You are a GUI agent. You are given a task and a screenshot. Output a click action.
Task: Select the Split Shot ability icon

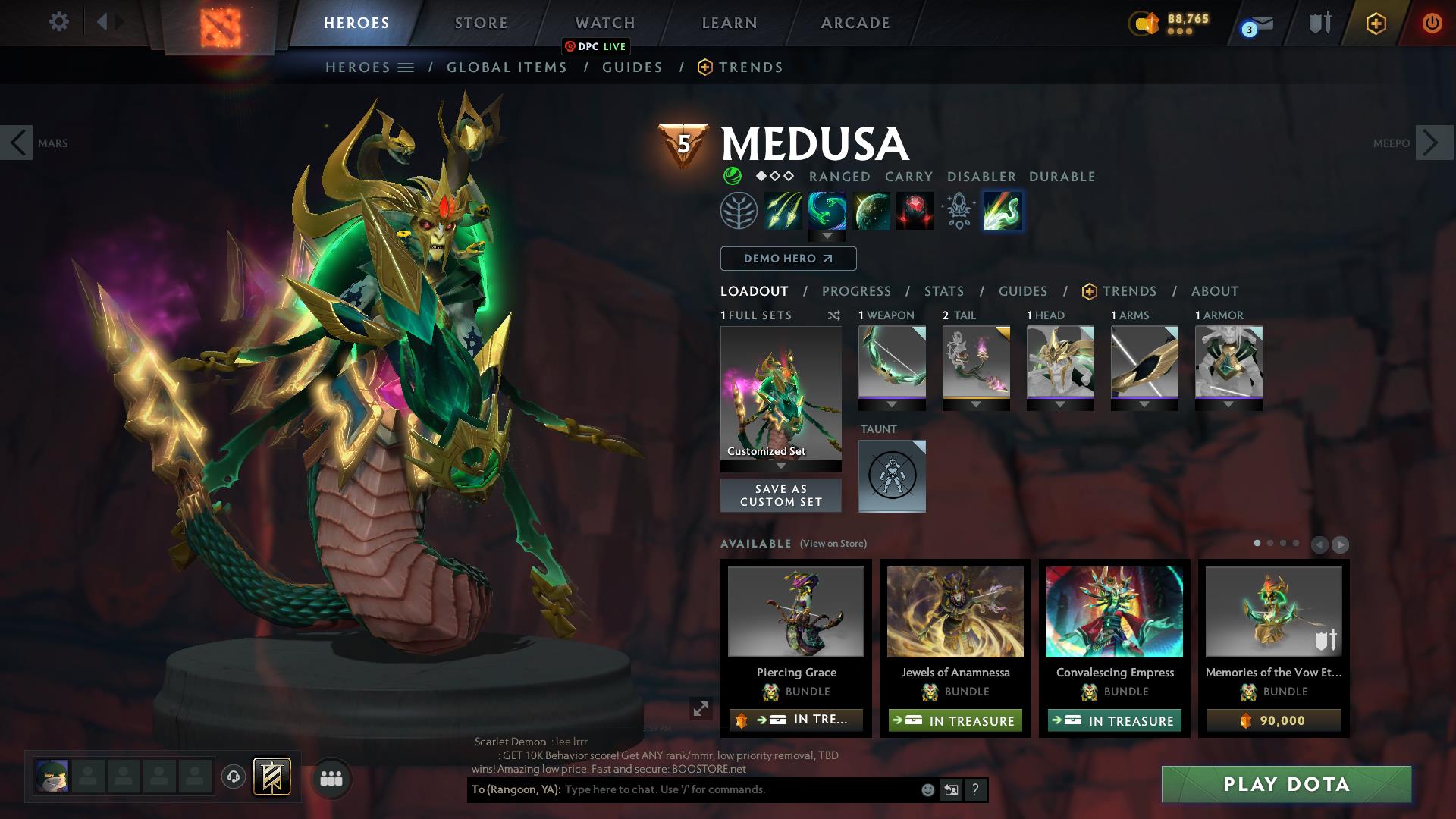[782, 211]
